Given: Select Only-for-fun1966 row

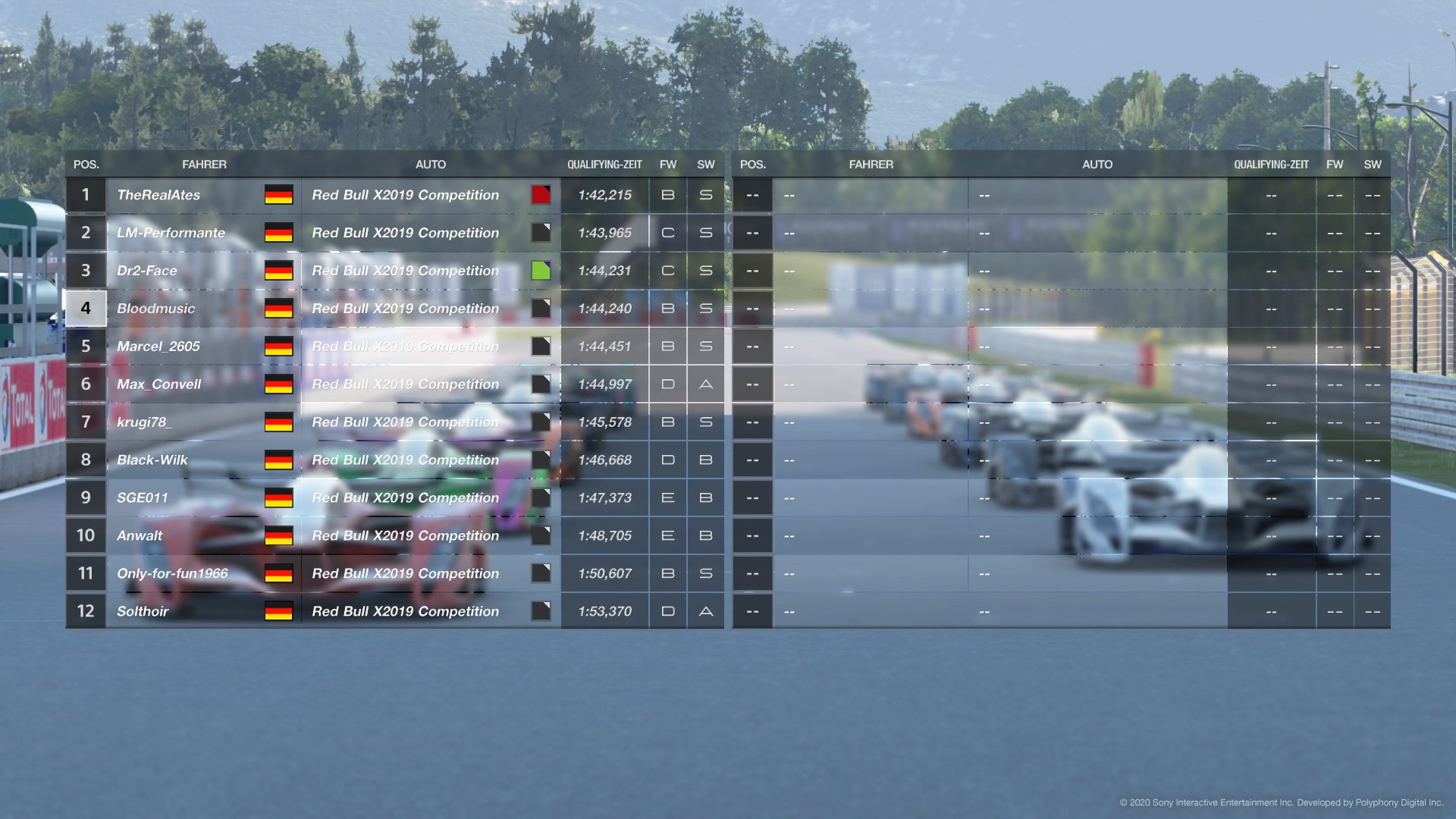Looking at the screenshot, I should point(172,574).
